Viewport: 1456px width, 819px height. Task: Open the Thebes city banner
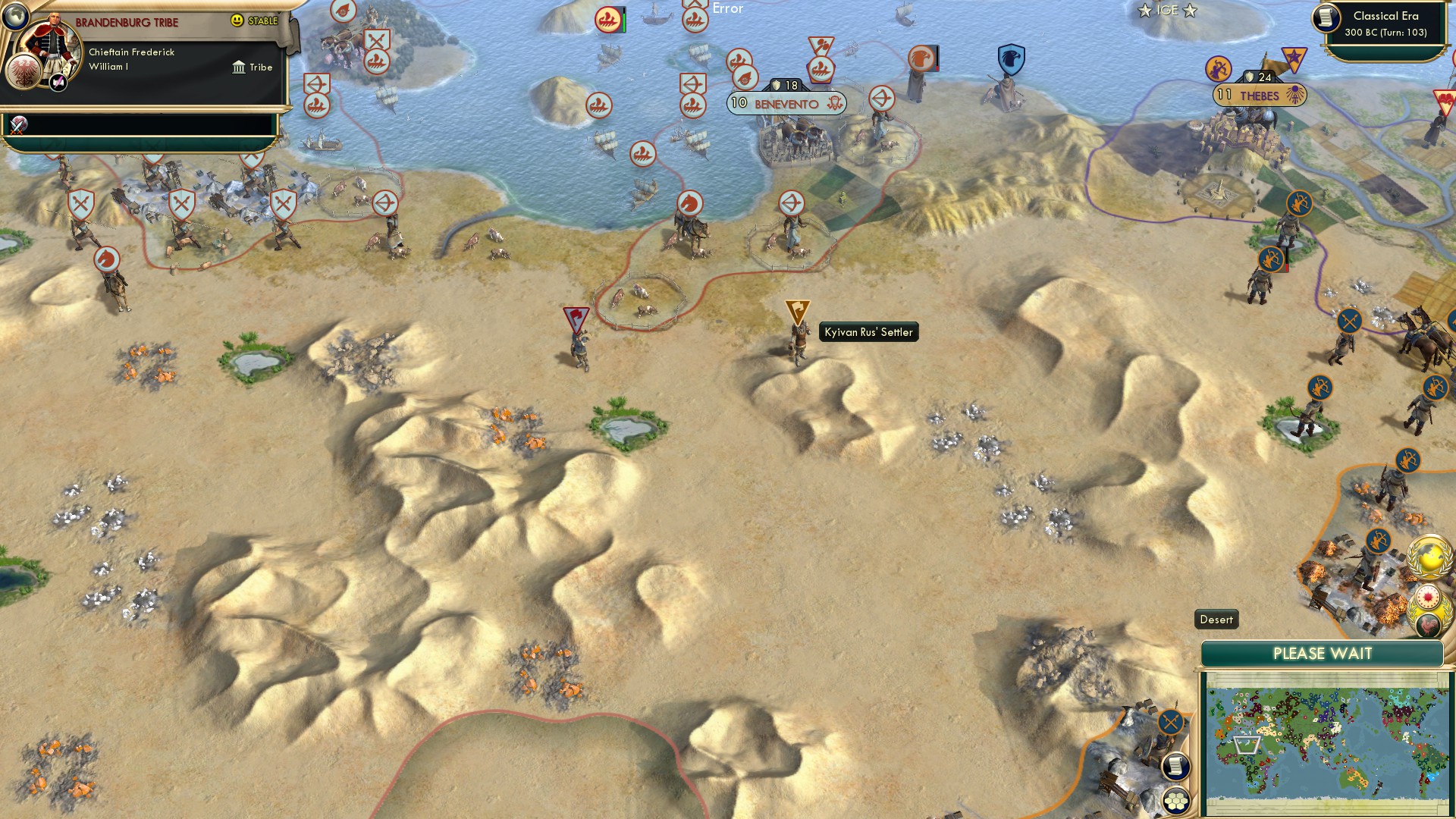pyautogui.click(x=1259, y=96)
